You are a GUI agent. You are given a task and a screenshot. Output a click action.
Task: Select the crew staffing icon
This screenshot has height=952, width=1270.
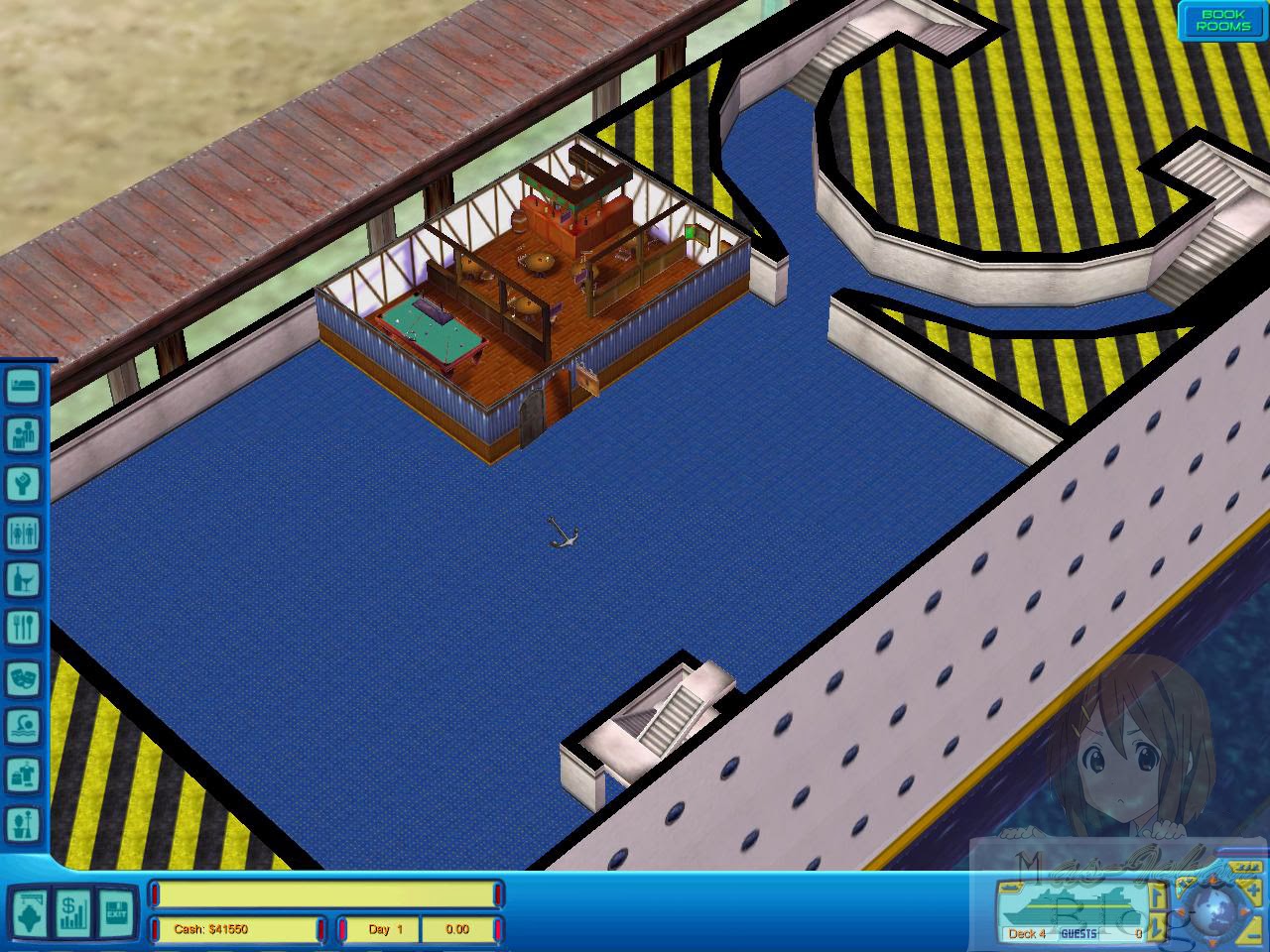[22, 821]
